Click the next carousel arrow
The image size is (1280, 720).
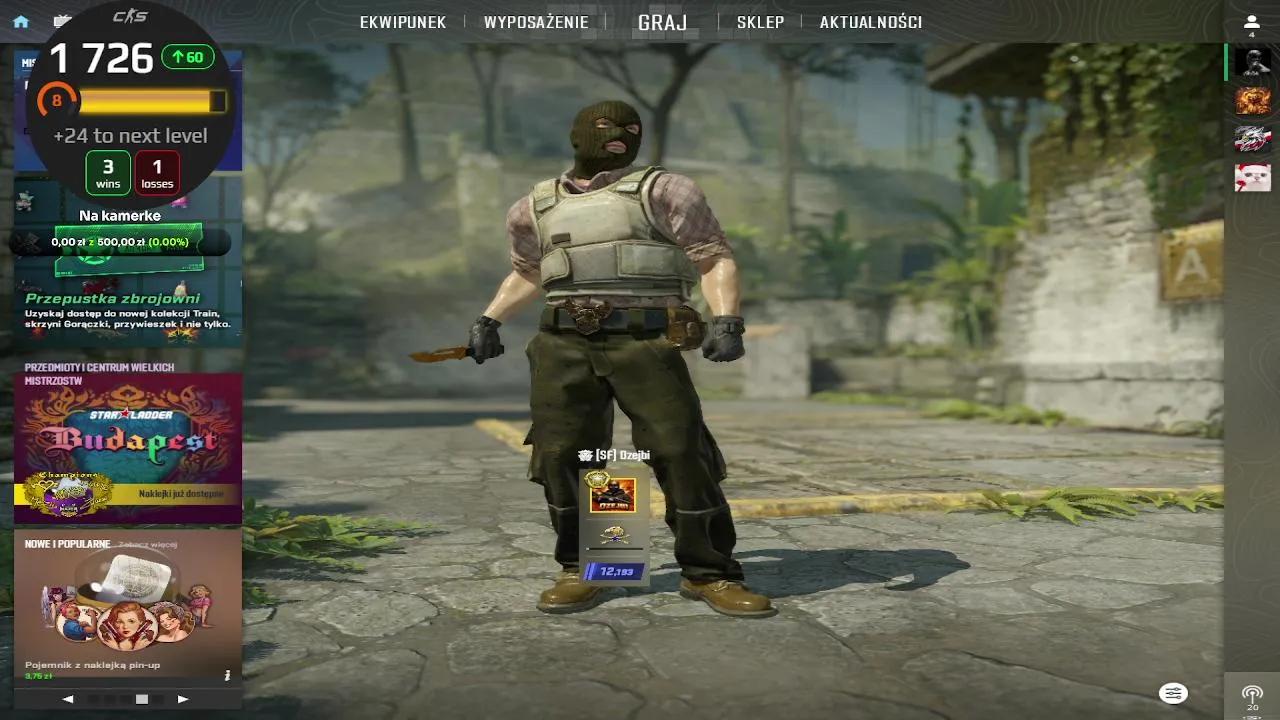click(182, 700)
